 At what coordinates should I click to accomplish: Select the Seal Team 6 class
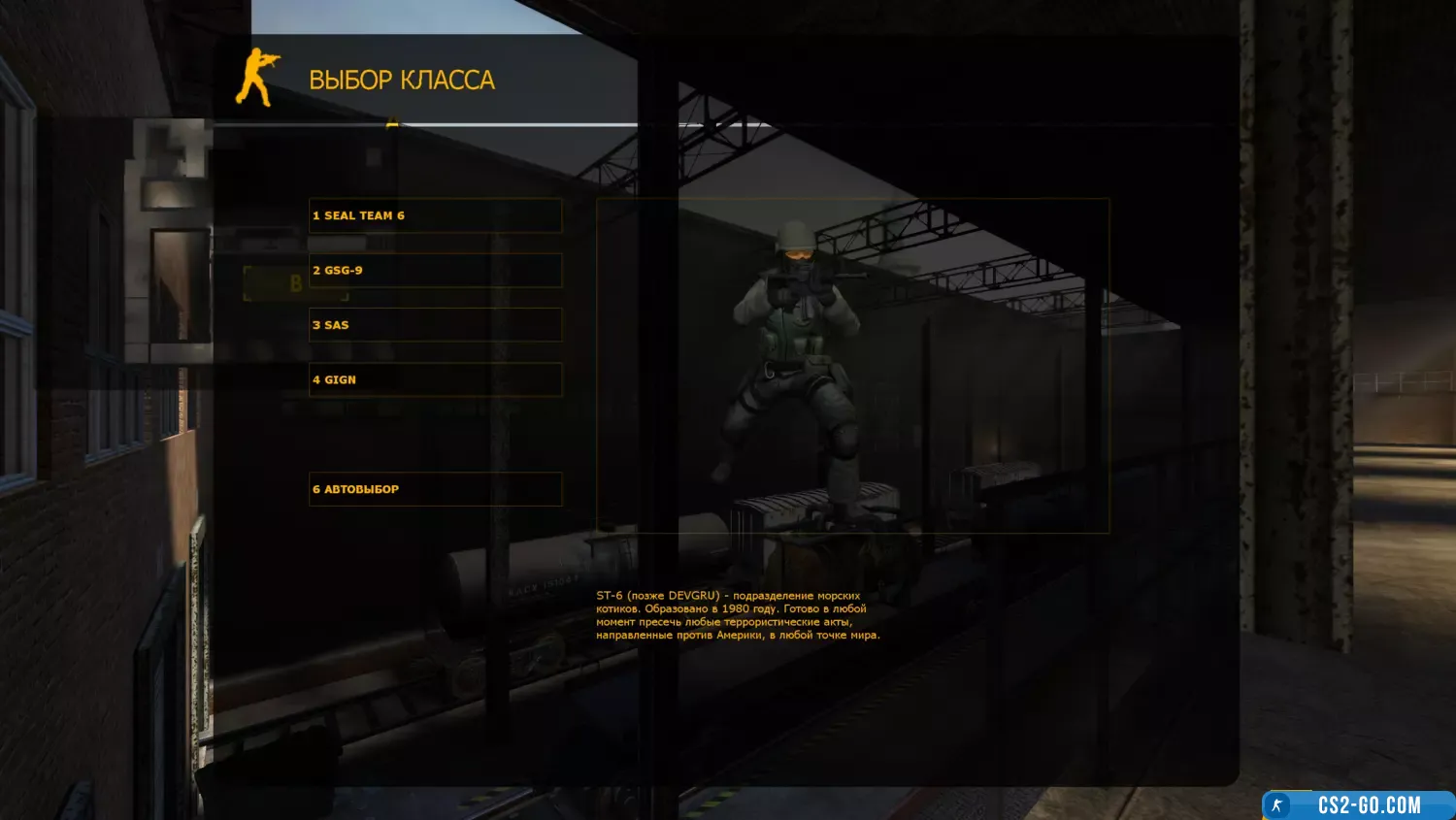click(435, 215)
